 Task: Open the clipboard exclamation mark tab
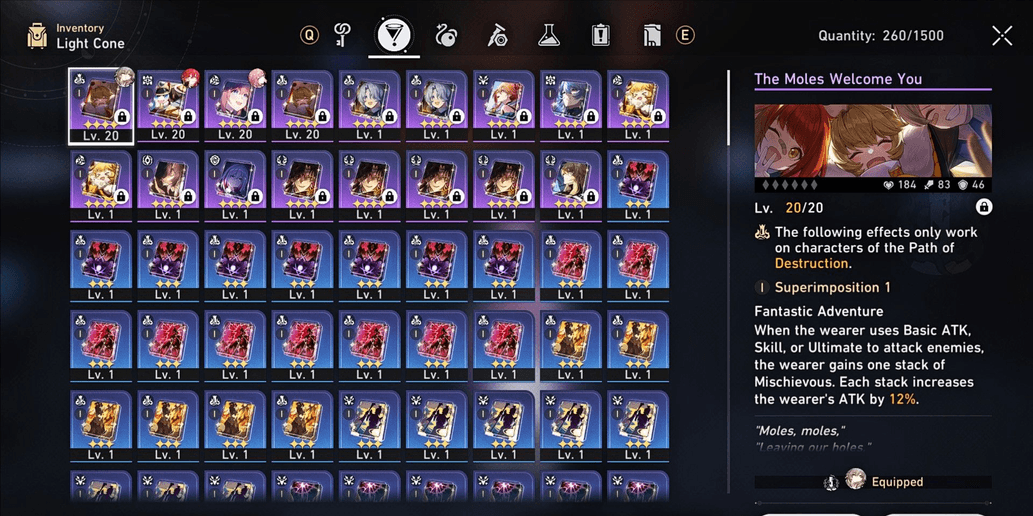coord(600,36)
